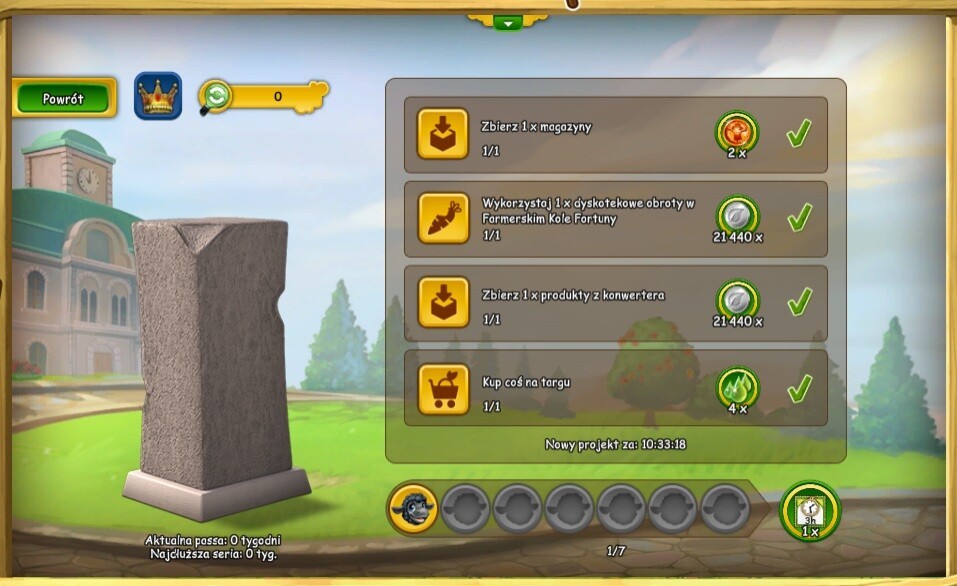
Task: Click the green Powrót back button
Action: click(63, 99)
